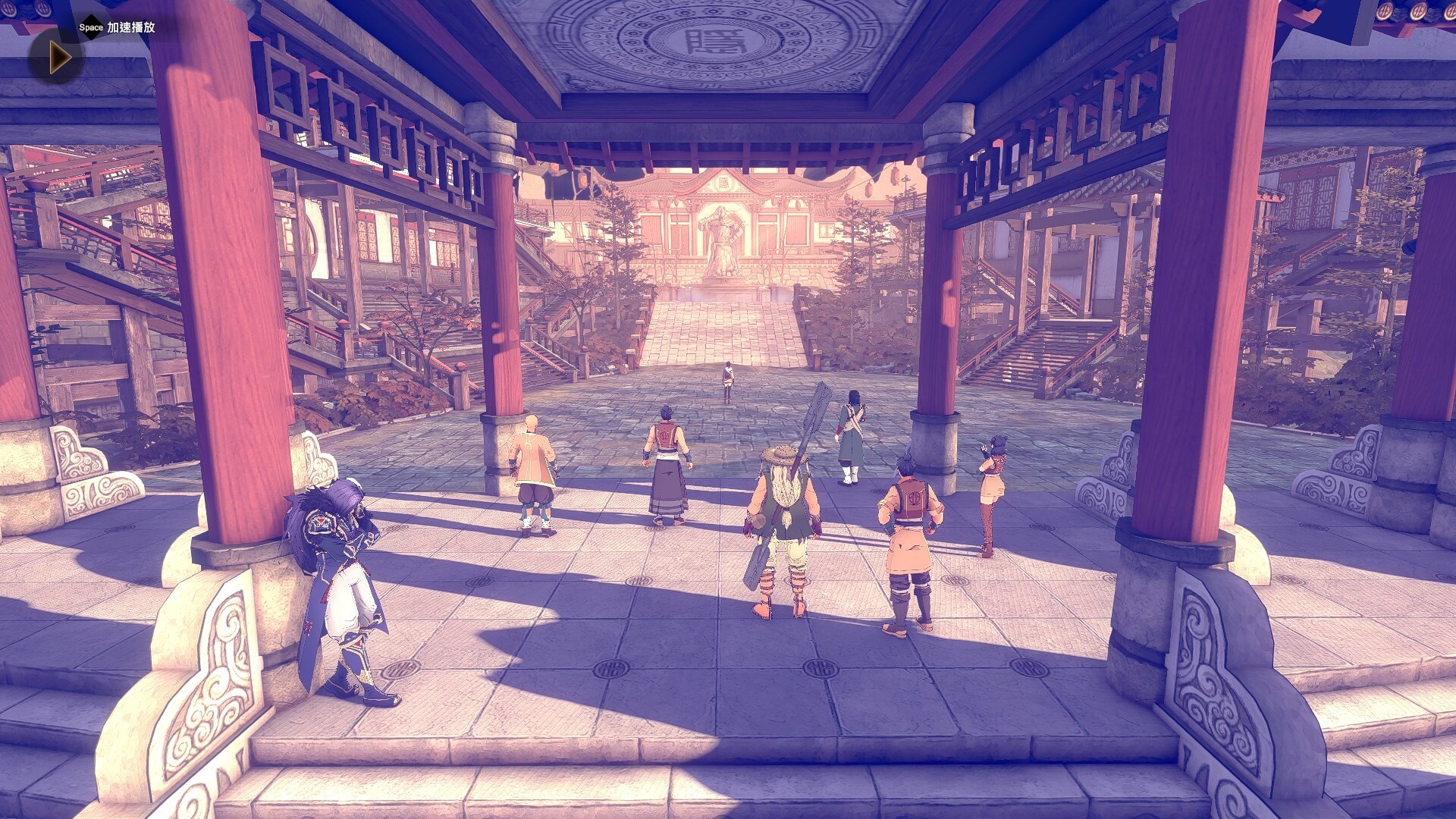Image resolution: width=1456 pixels, height=819 pixels.
Task: Click the fast-forward playback arrow button
Action: coord(58,58)
